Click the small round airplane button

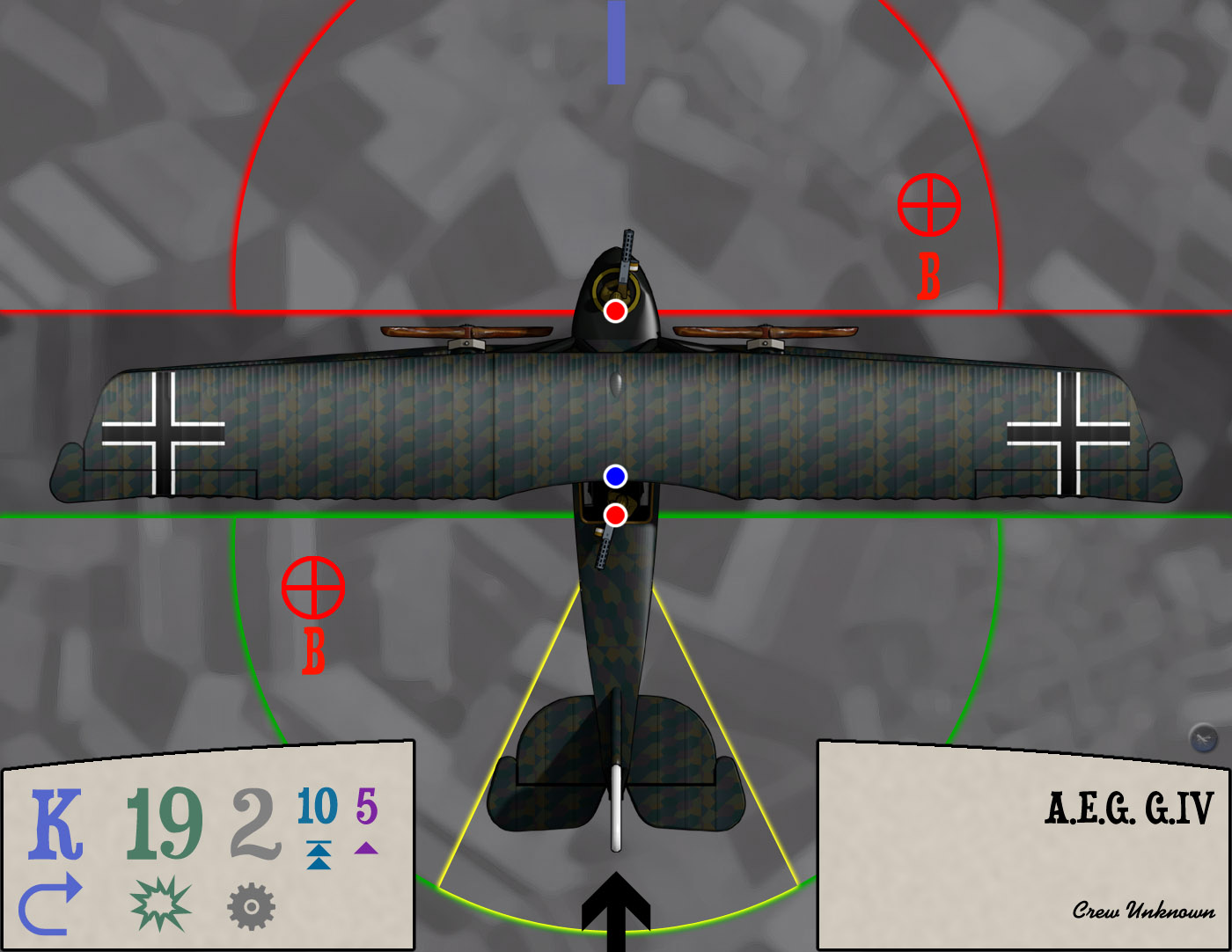(1203, 737)
